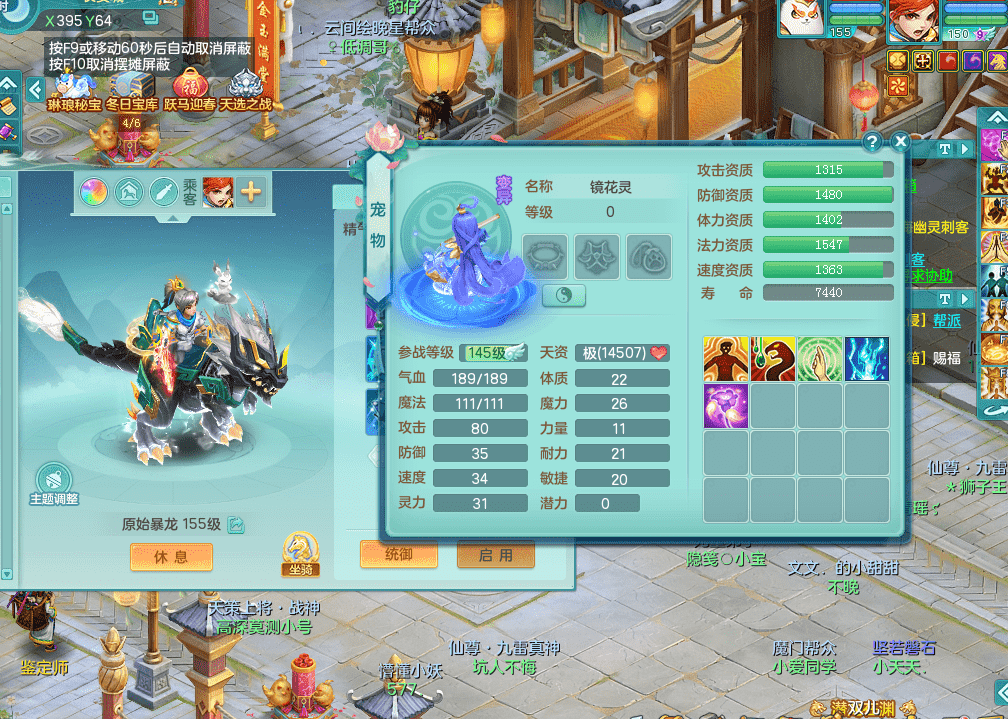1008x719 pixels.
Task: Open the 天选之战 event icon
Action: (246, 86)
